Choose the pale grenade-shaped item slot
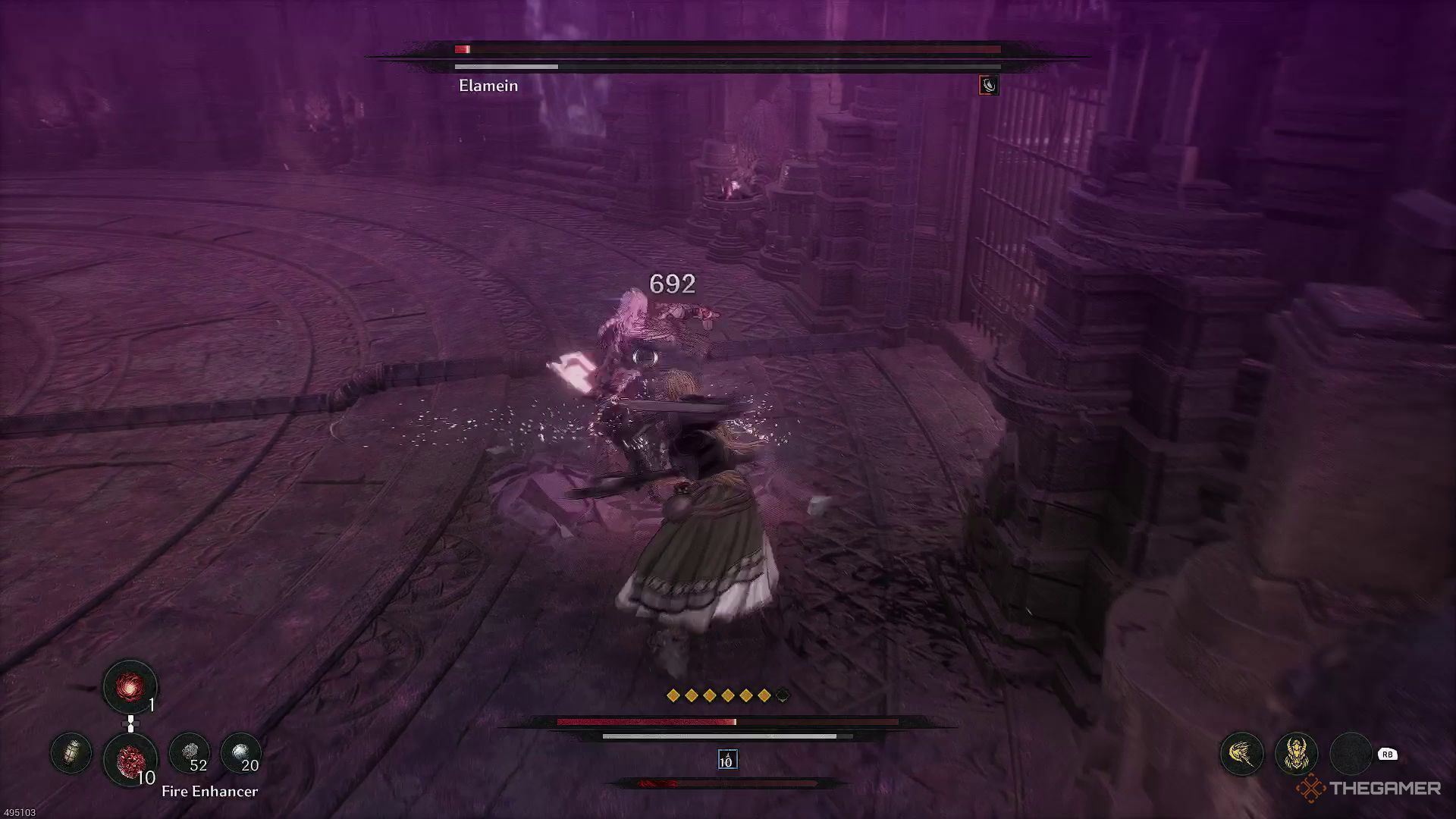The image size is (1456, 819). (71, 753)
